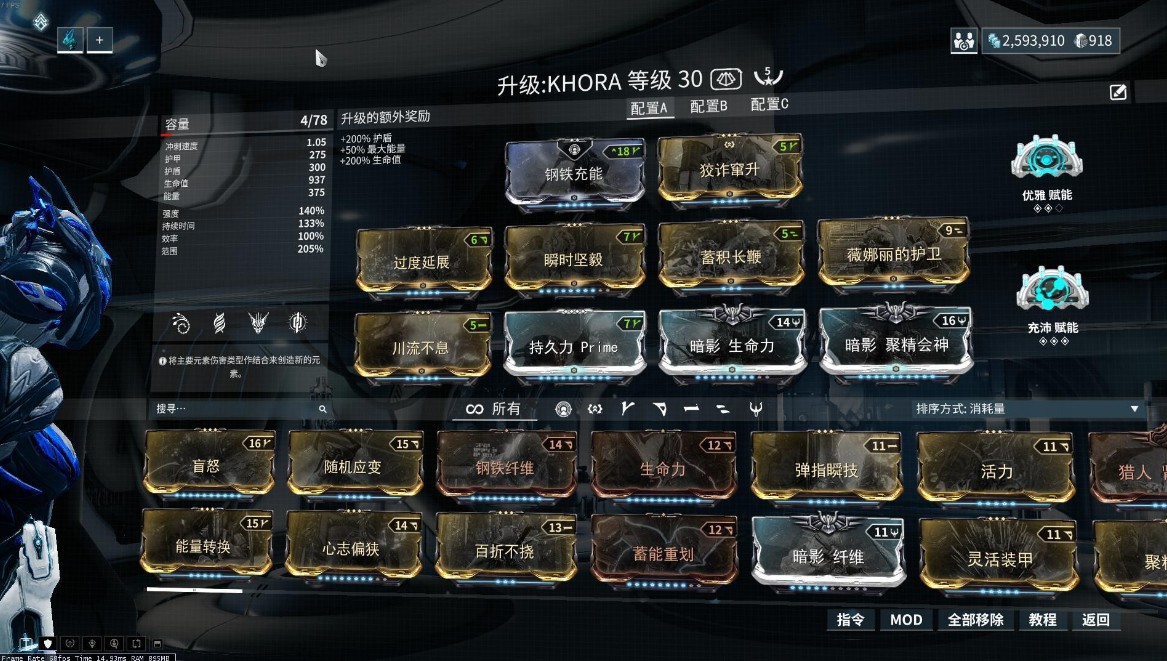
Task: Pick the equipped 持久力 Prime mod
Action: click(x=573, y=346)
